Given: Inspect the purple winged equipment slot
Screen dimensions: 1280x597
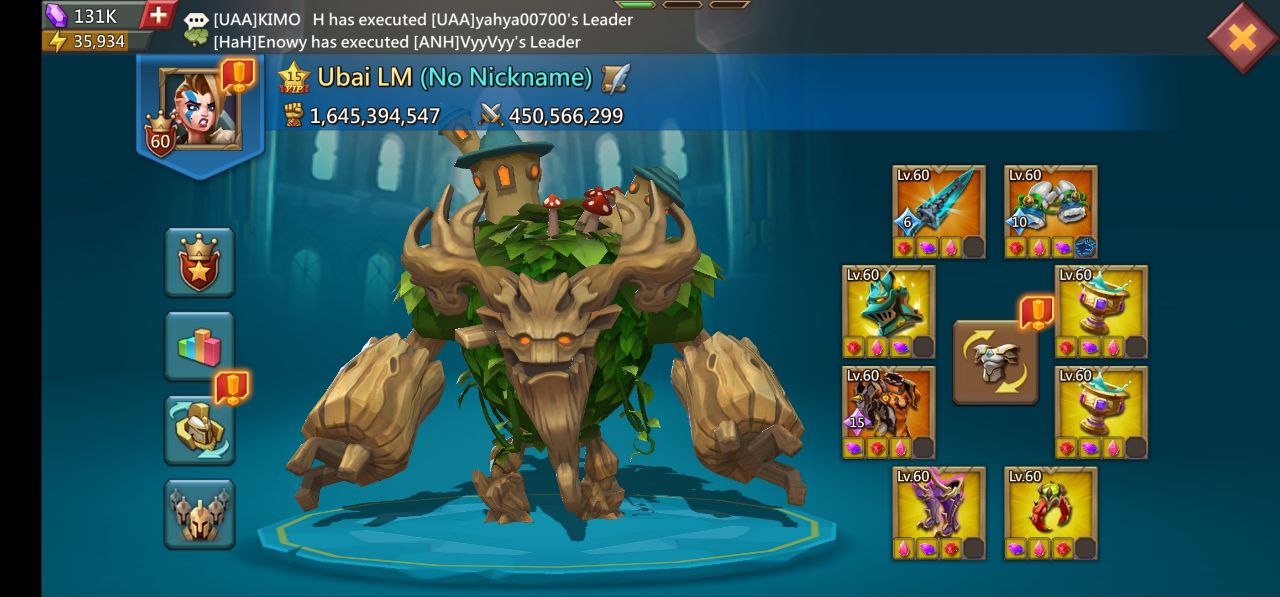Looking at the screenshot, I should (939, 505).
